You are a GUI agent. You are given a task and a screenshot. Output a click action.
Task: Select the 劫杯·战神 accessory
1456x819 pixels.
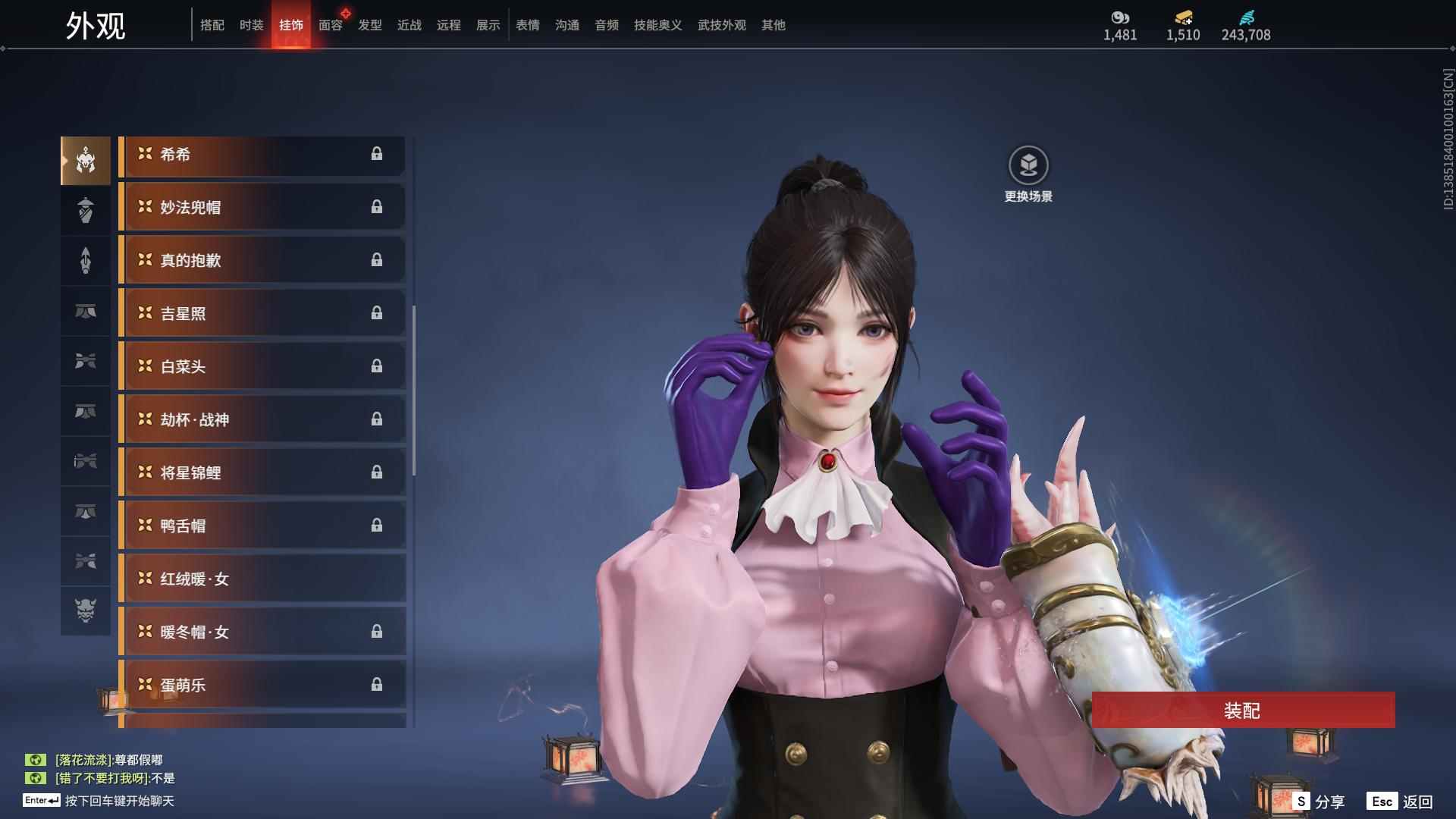point(262,420)
